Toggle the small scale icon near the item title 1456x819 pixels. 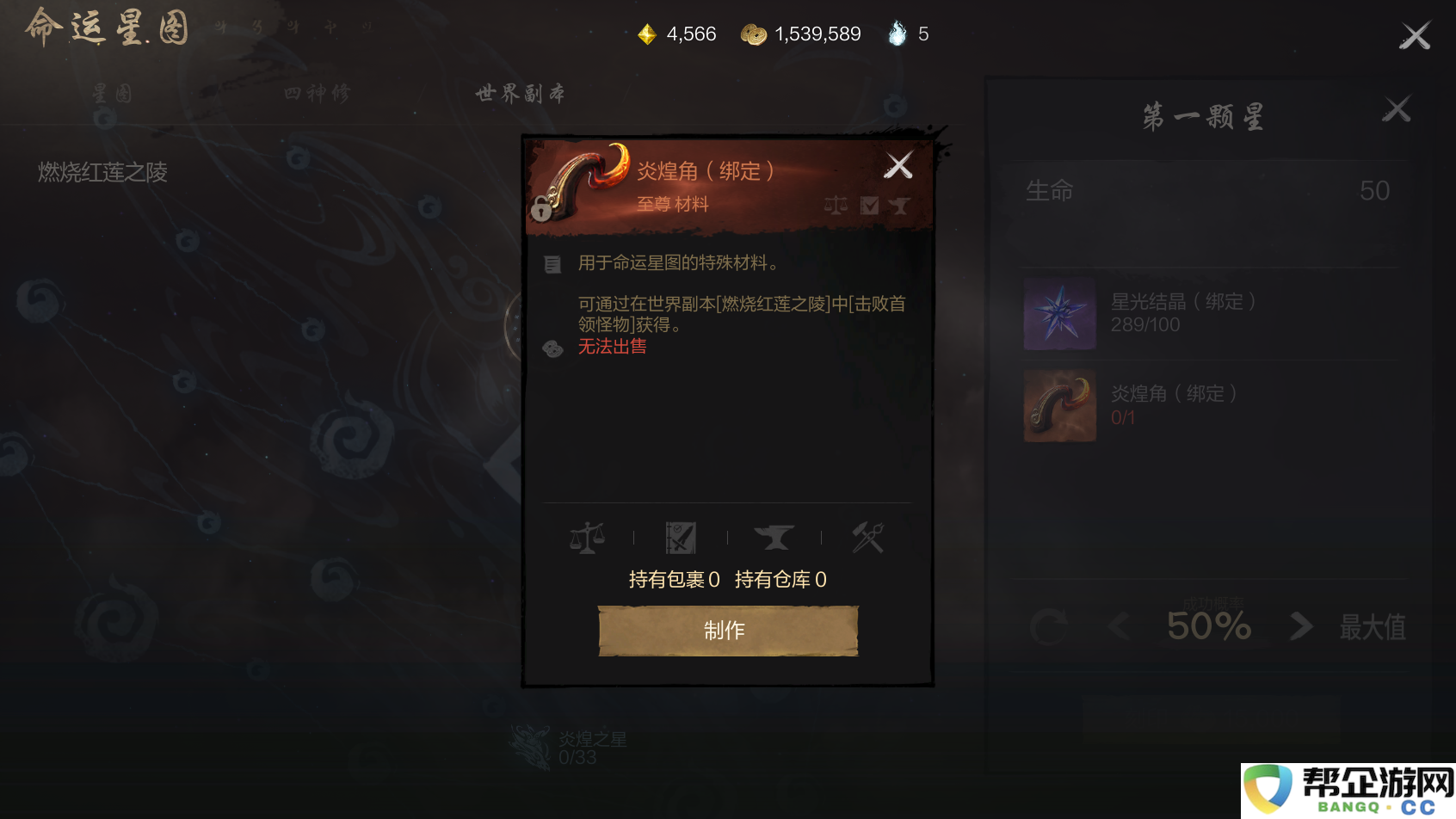pos(836,205)
